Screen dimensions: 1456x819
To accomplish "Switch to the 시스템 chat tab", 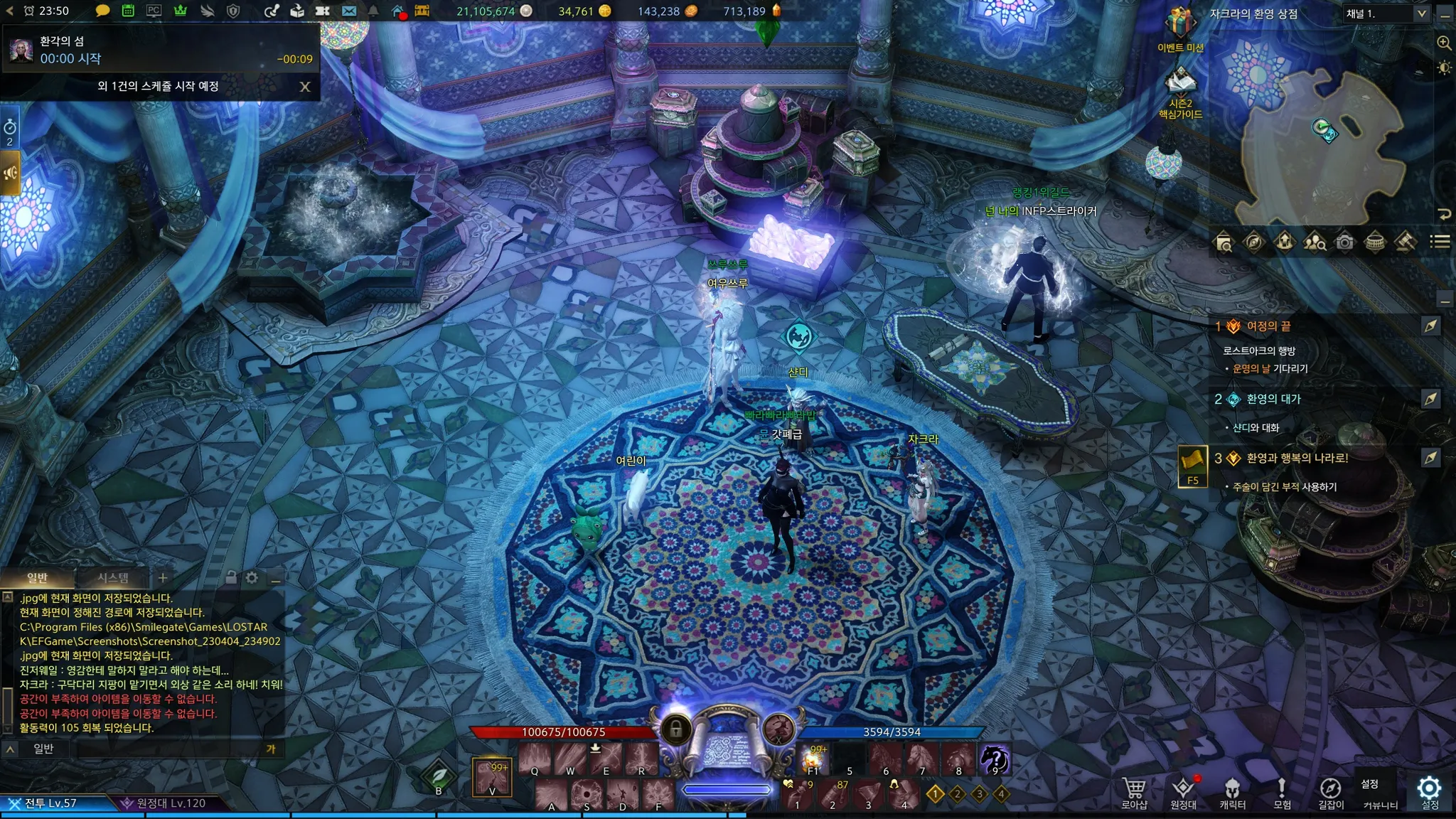I will click(x=113, y=578).
